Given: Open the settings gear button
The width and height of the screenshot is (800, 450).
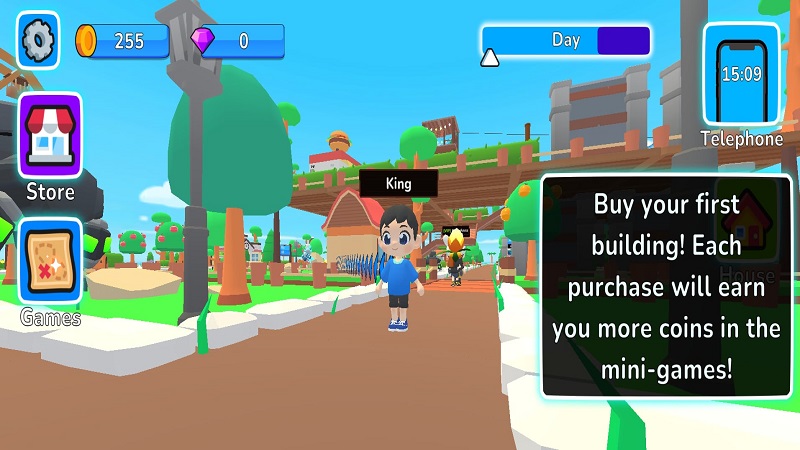Looking at the screenshot, I should point(38,40).
